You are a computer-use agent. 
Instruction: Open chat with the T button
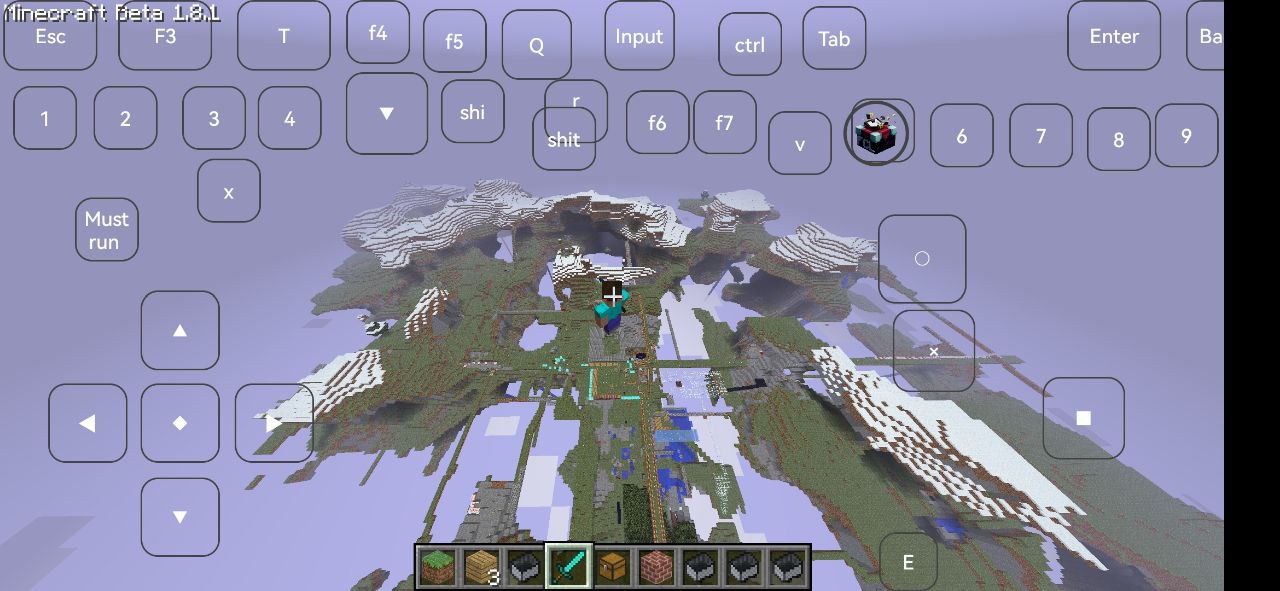tap(284, 37)
